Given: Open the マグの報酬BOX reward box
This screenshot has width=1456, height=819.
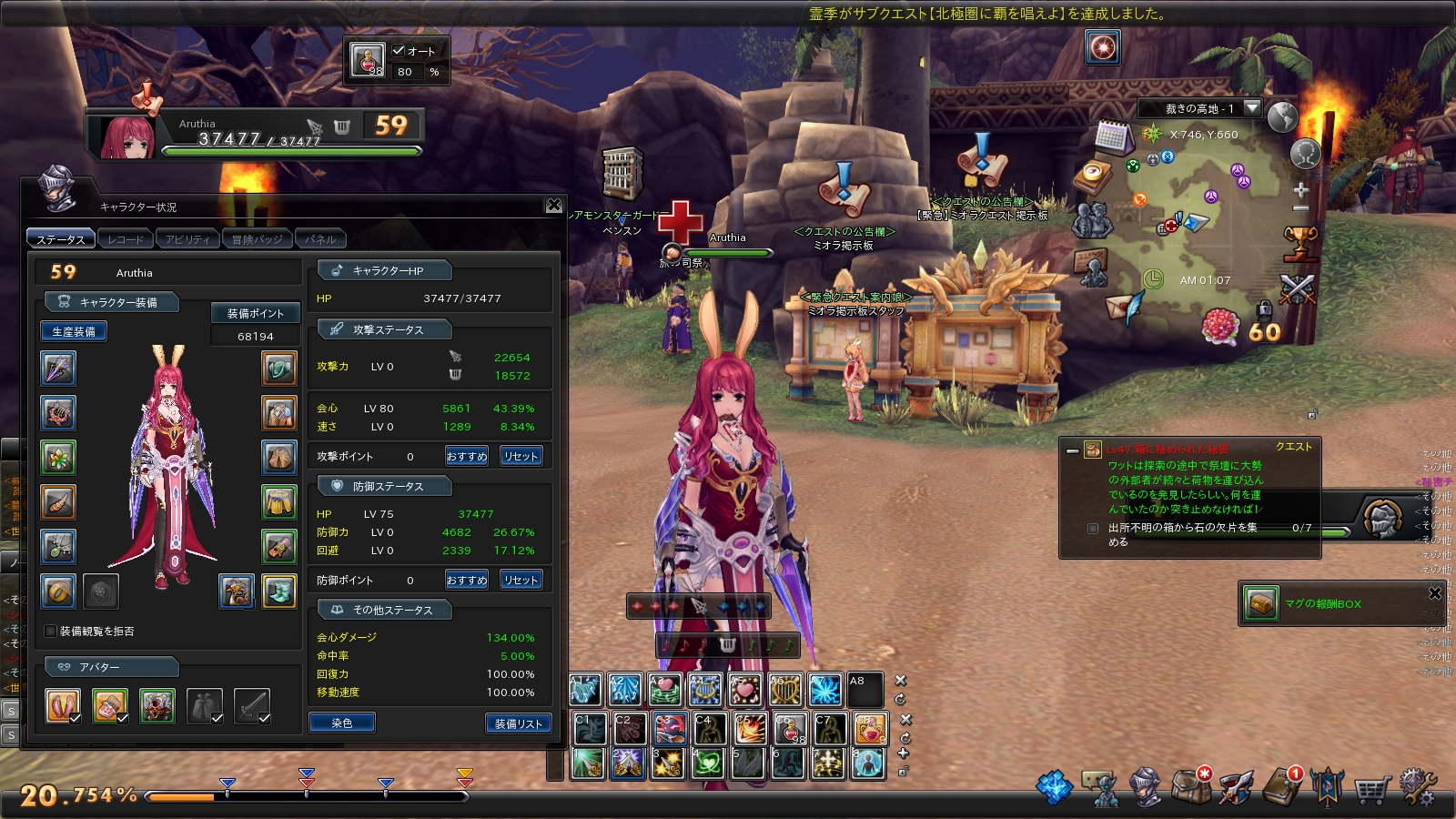Looking at the screenshot, I should point(1261,603).
